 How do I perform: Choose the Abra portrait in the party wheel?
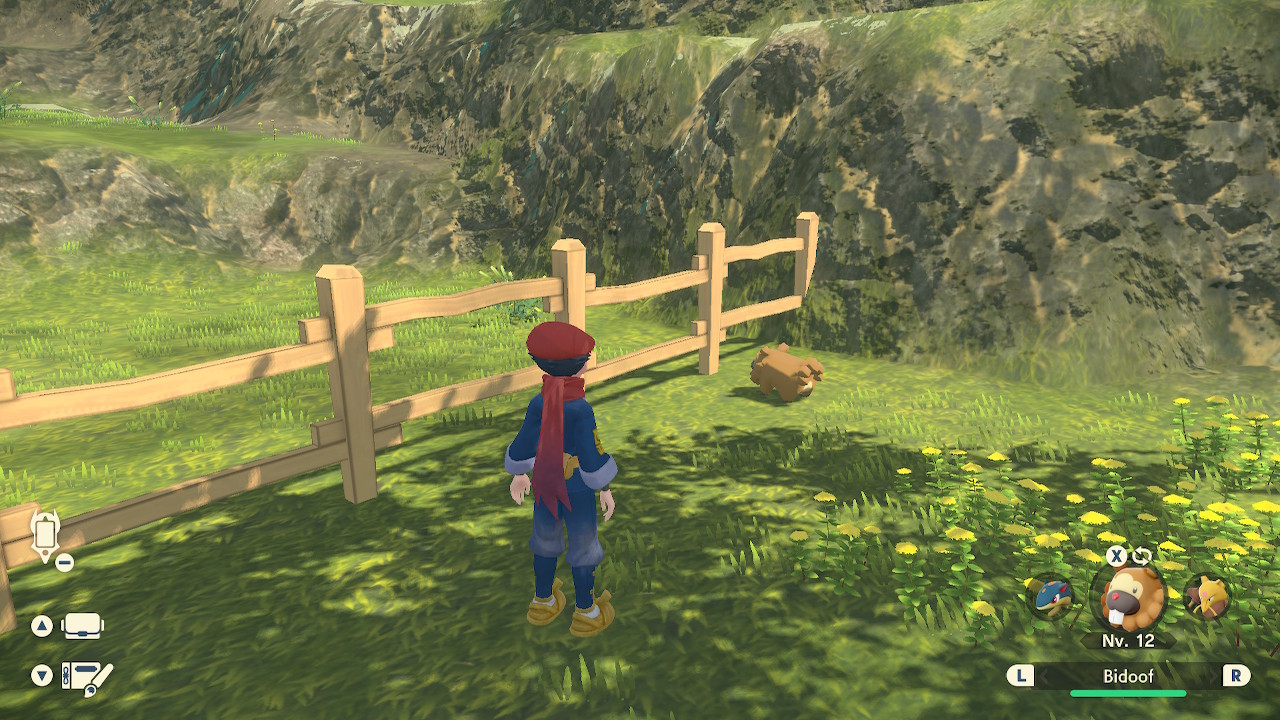pos(1206,597)
